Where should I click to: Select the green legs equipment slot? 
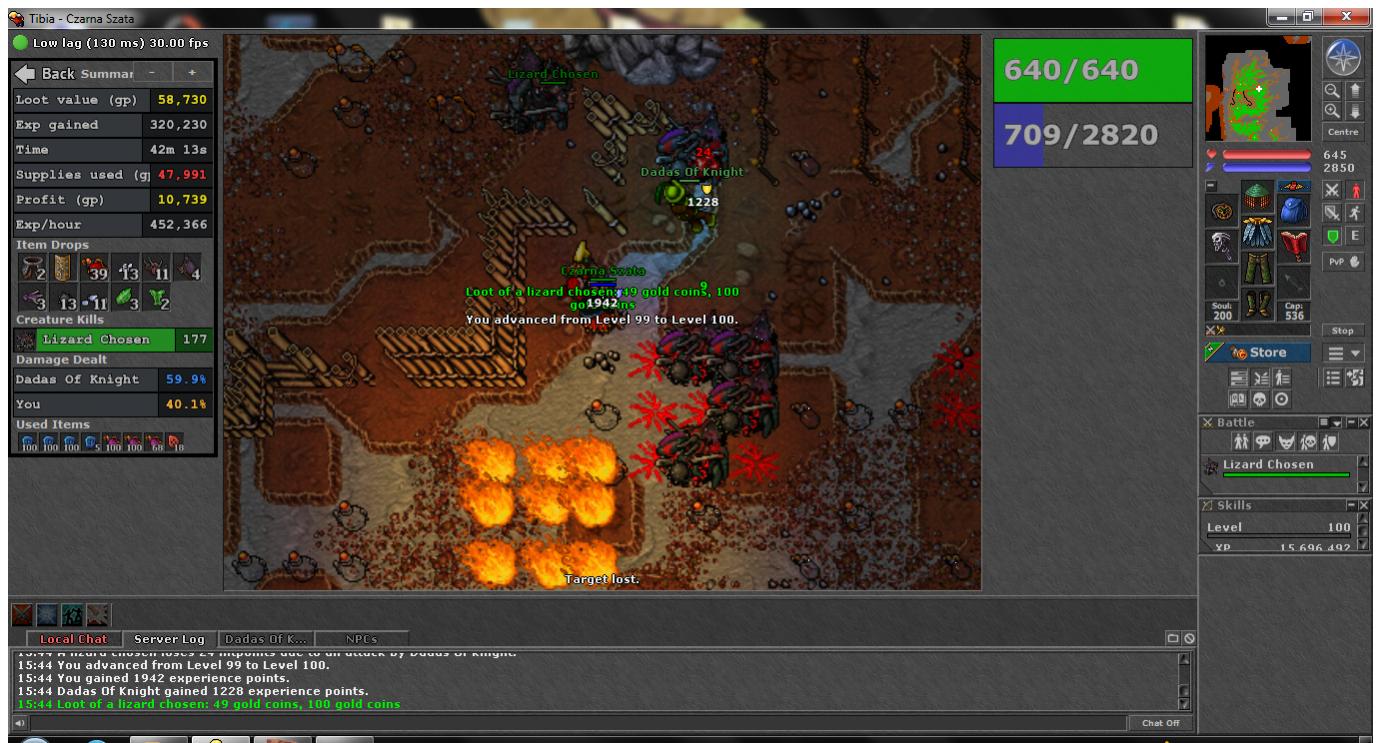[1258, 270]
